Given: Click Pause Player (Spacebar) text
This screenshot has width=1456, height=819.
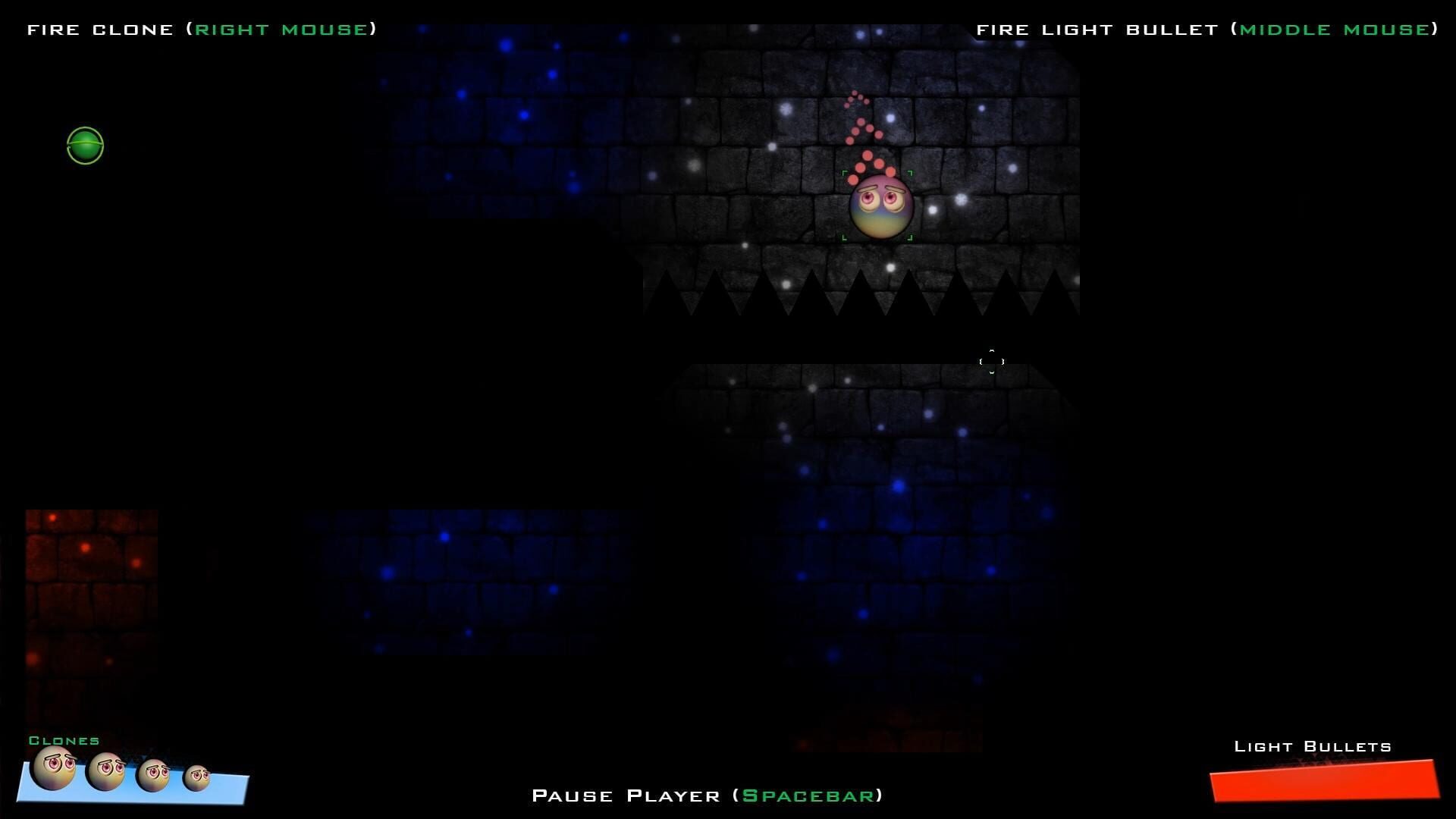Looking at the screenshot, I should pyautogui.click(x=708, y=795).
